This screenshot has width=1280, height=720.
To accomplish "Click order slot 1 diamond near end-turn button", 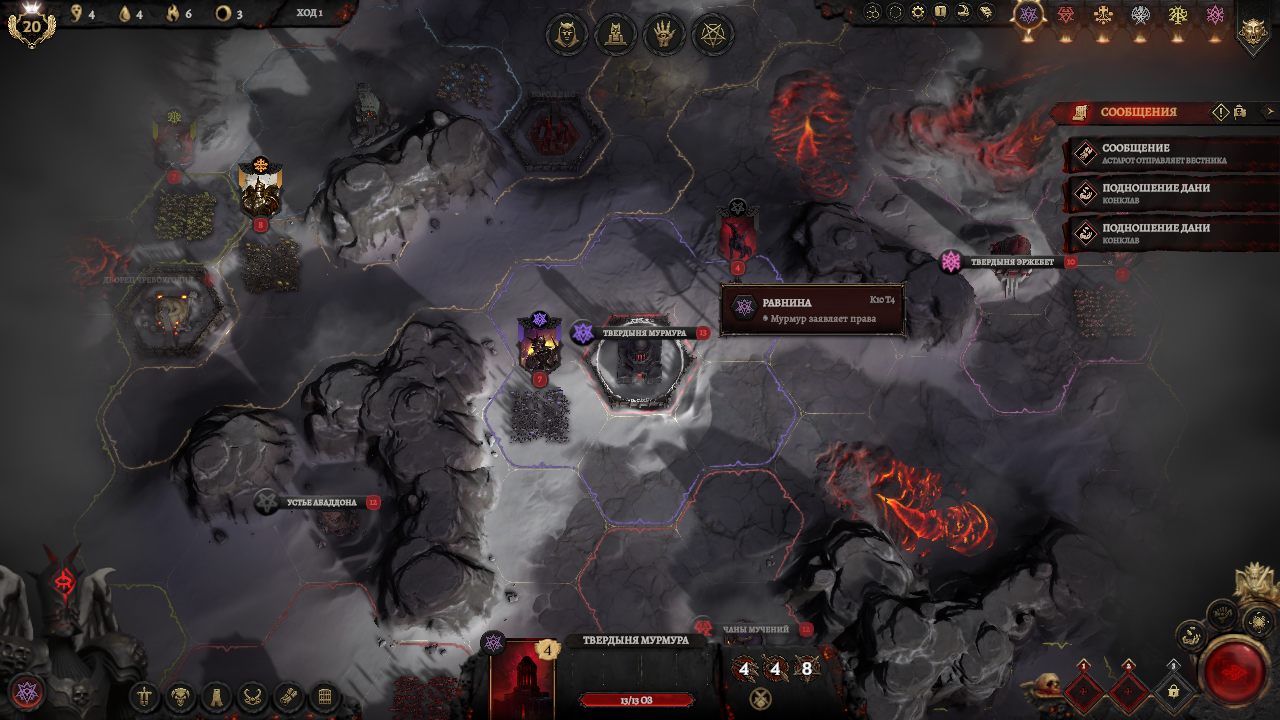I will [x=1083, y=691].
